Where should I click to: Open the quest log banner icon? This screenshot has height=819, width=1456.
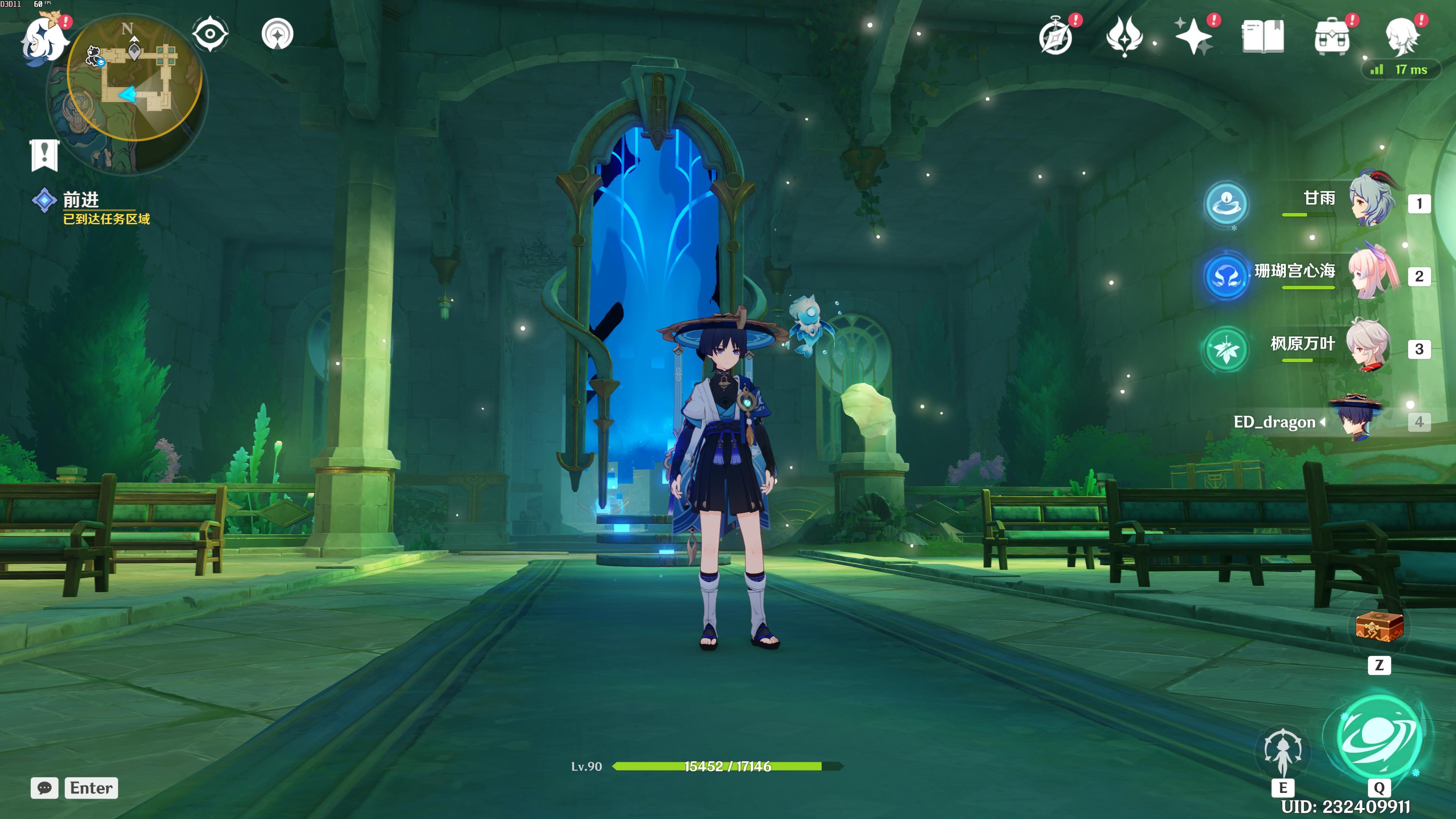point(45,154)
